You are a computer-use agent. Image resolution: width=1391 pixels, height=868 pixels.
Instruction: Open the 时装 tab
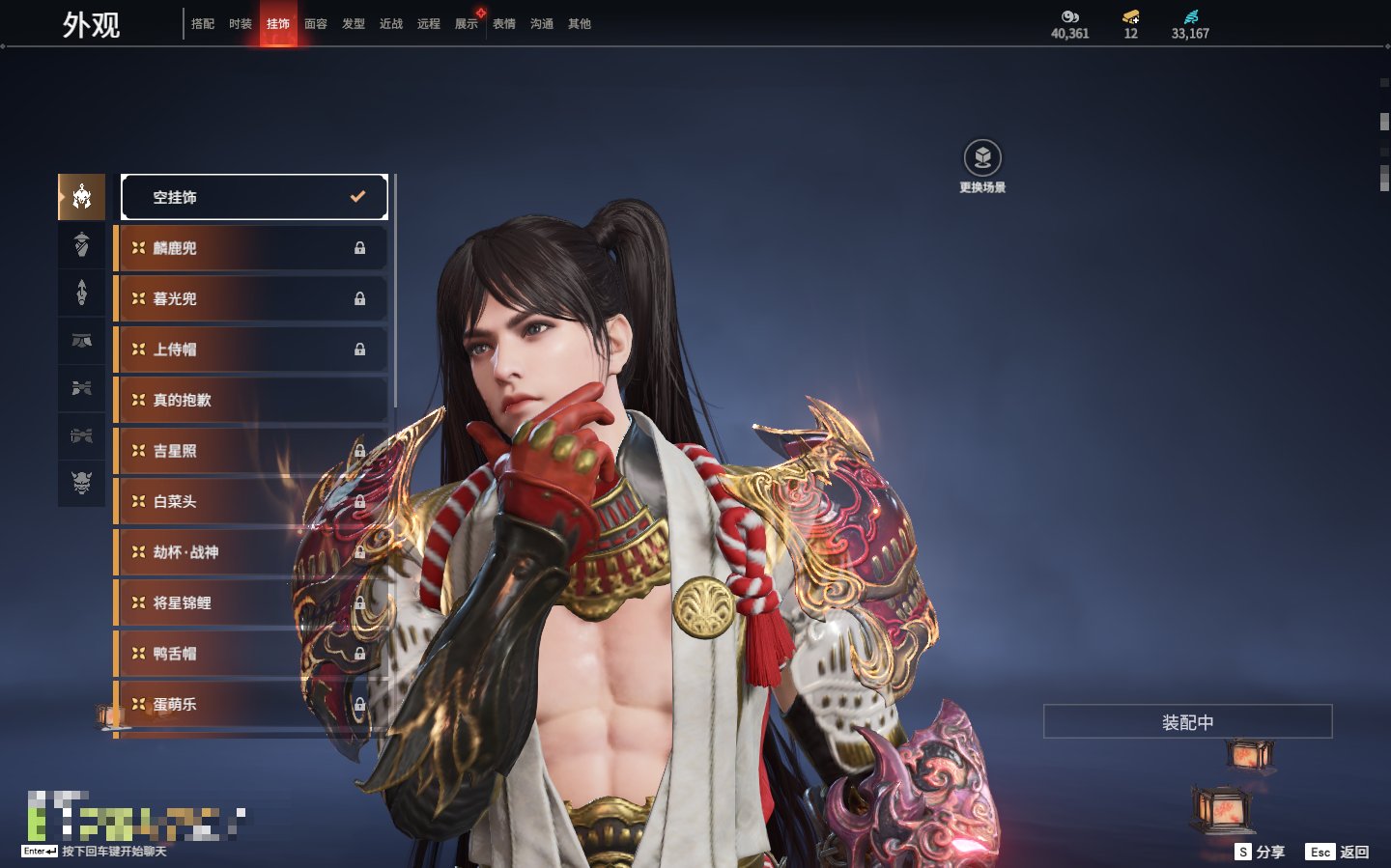(241, 24)
